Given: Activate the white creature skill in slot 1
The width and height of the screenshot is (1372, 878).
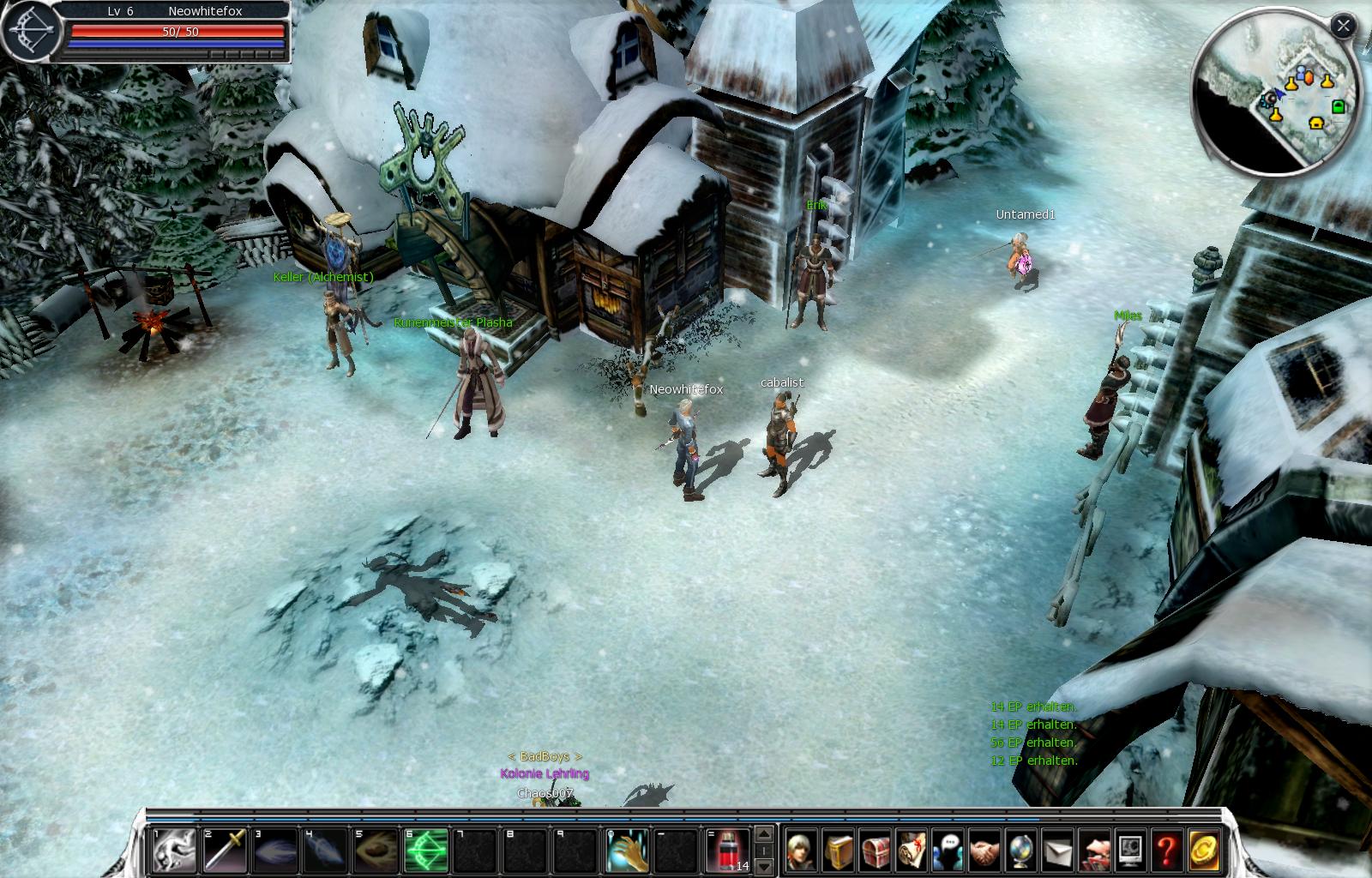Looking at the screenshot, I should [x=174, y=851].
